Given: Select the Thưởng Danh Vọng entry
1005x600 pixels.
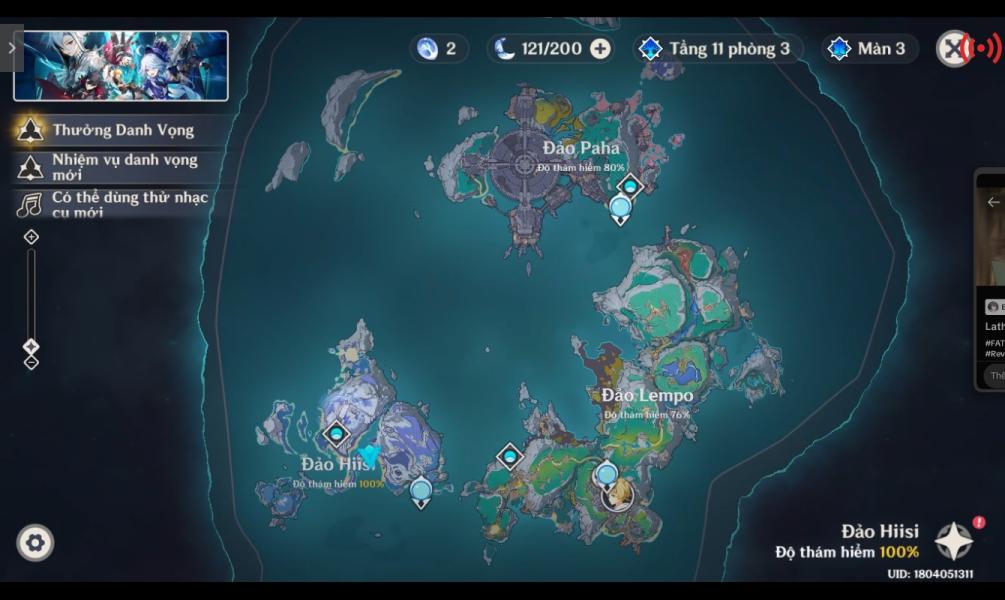Looking at the screenshot, I should tap(110, 130).
